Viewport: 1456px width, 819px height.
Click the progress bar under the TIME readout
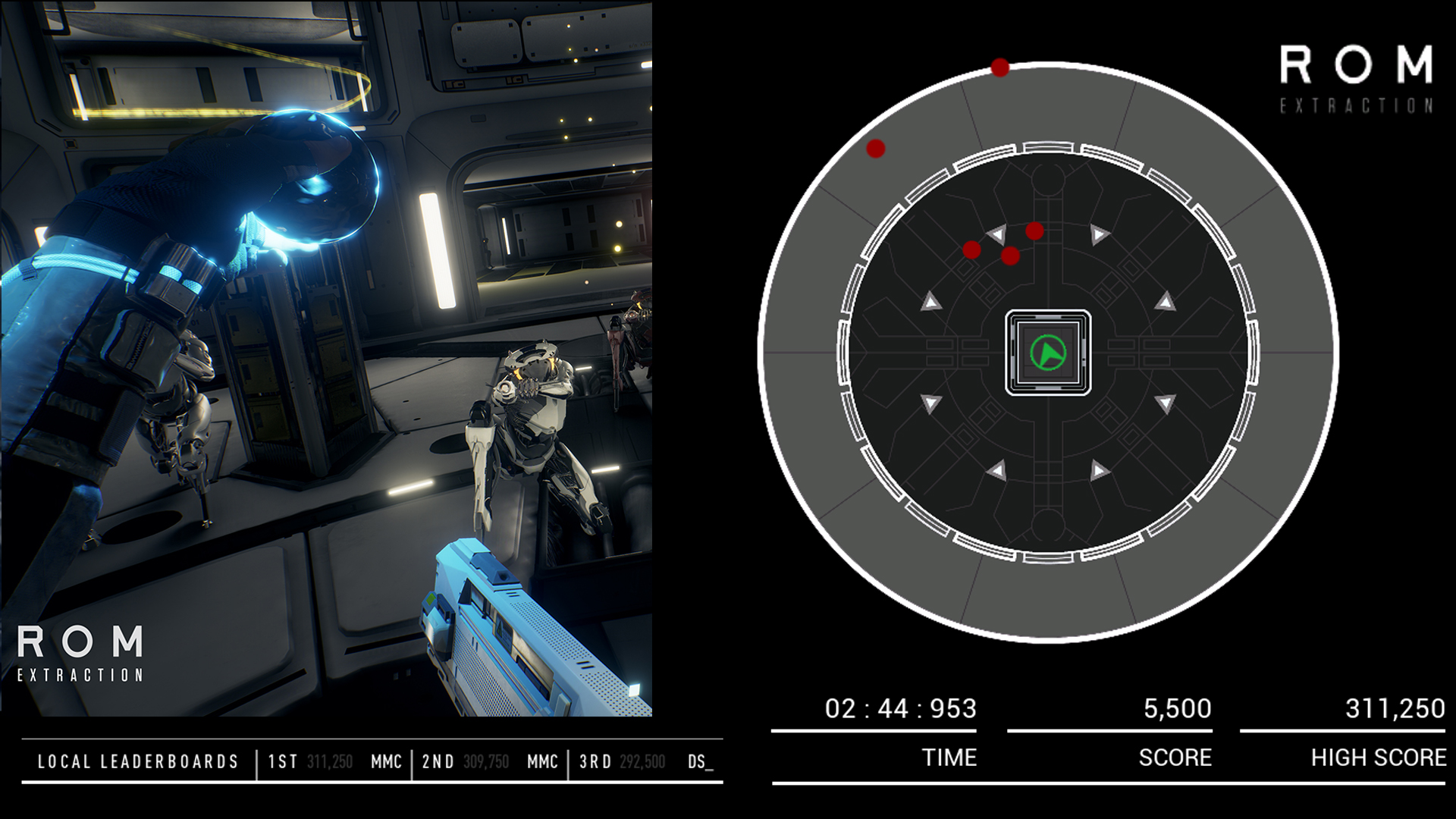[x=874, y=732]
